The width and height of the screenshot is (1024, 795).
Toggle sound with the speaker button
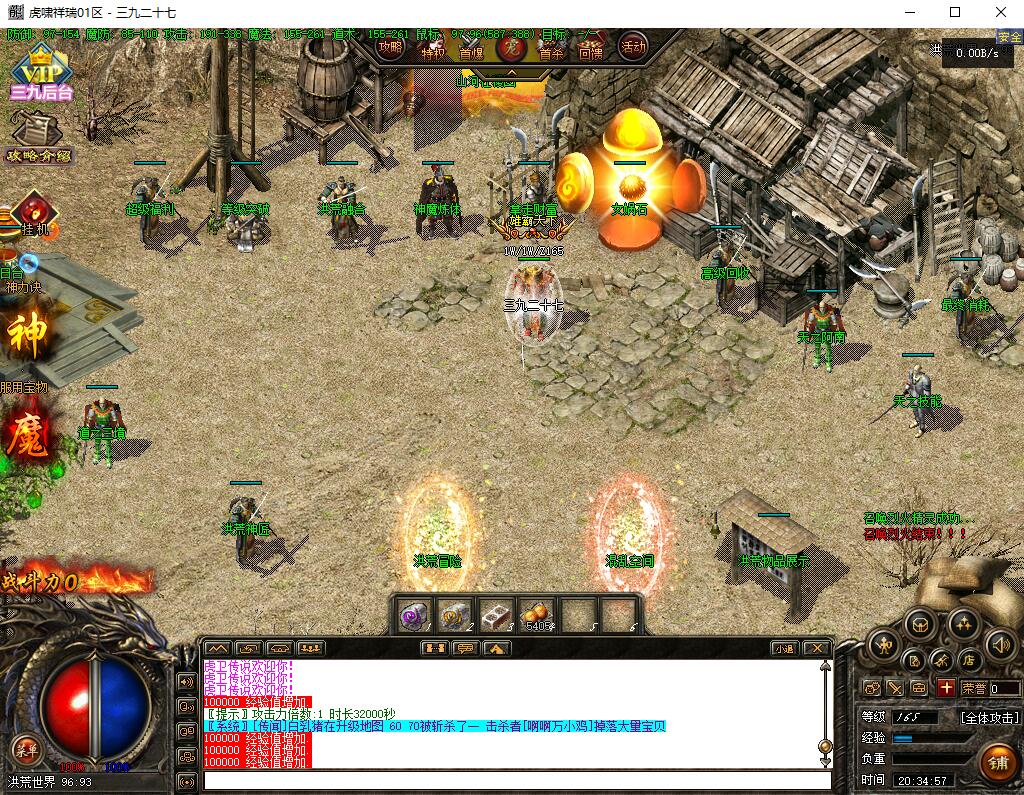[x=999, y=645]
